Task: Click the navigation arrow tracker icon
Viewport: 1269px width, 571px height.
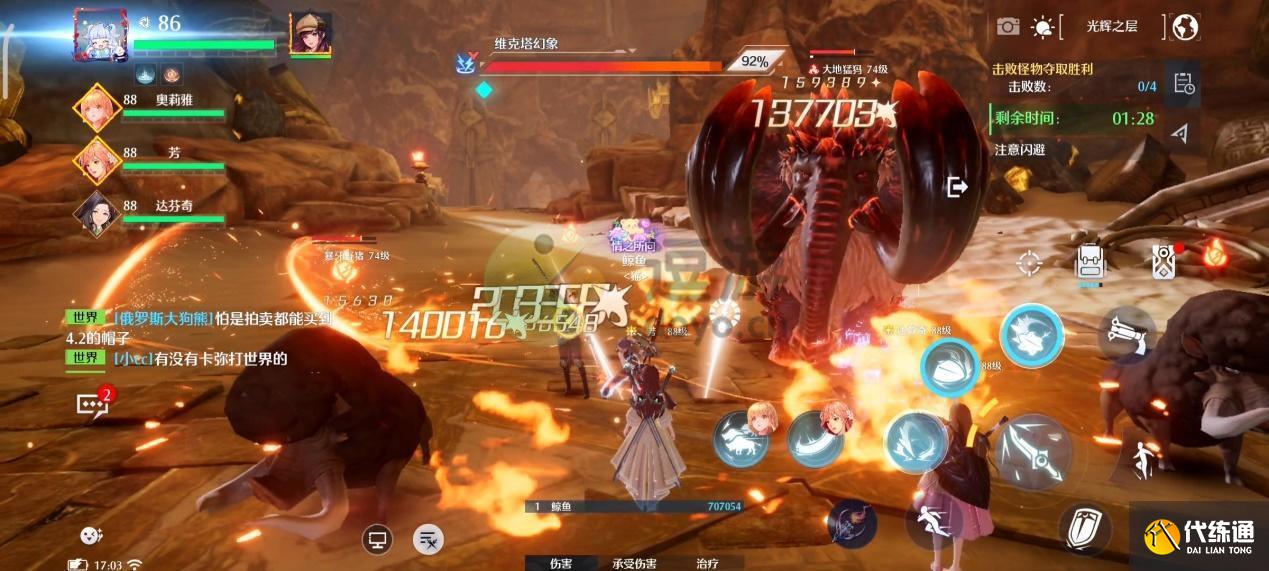Action: point(1181,133)
